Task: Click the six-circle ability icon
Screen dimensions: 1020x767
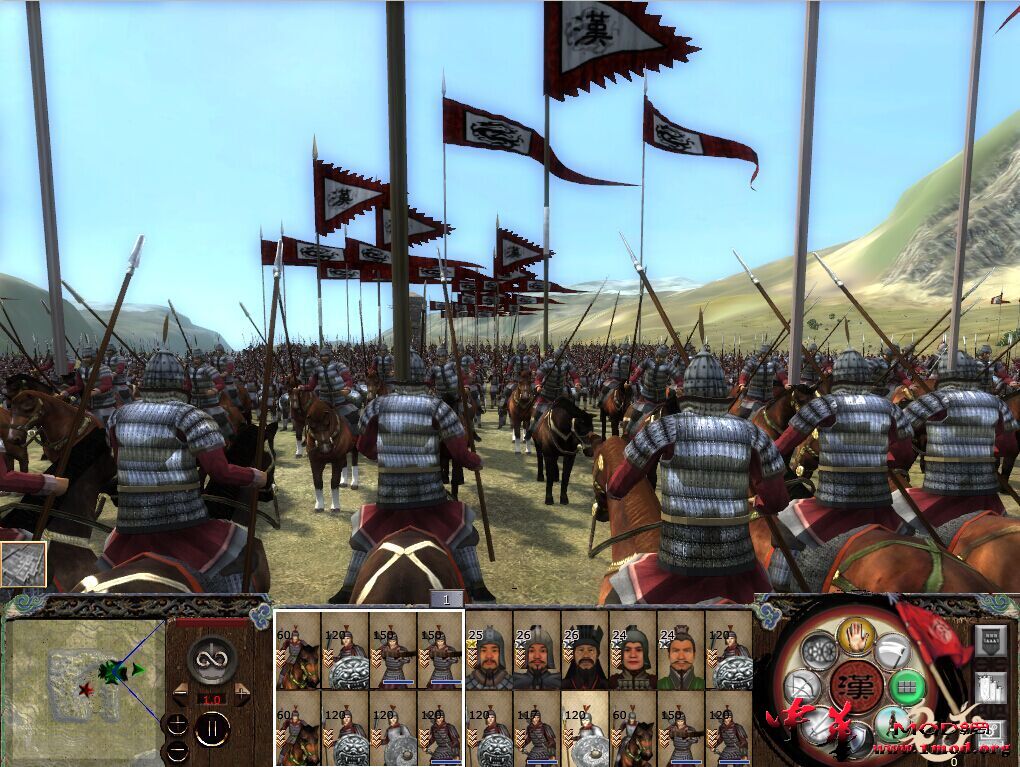Action: pos(821,651)
